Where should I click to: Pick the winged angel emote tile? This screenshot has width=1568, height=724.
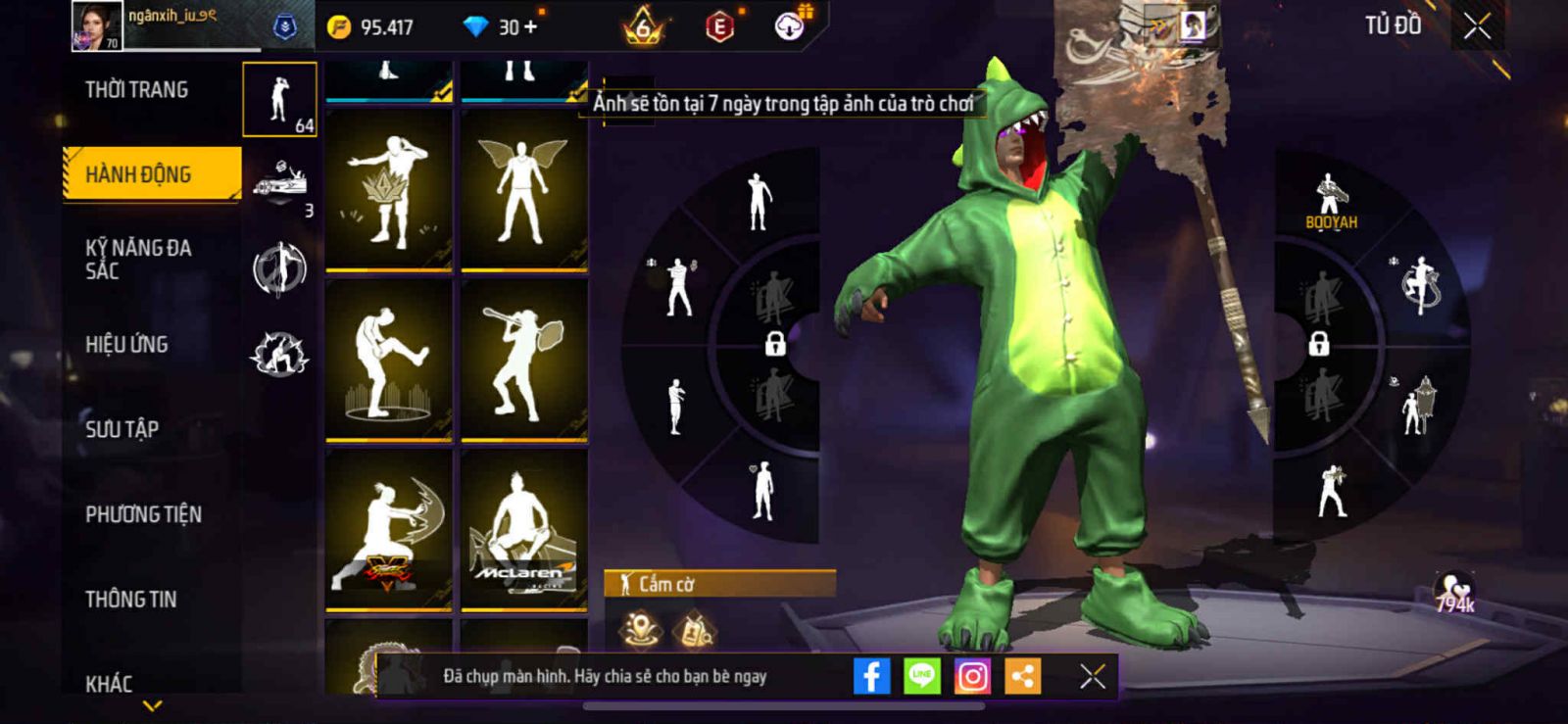(523, 189)
